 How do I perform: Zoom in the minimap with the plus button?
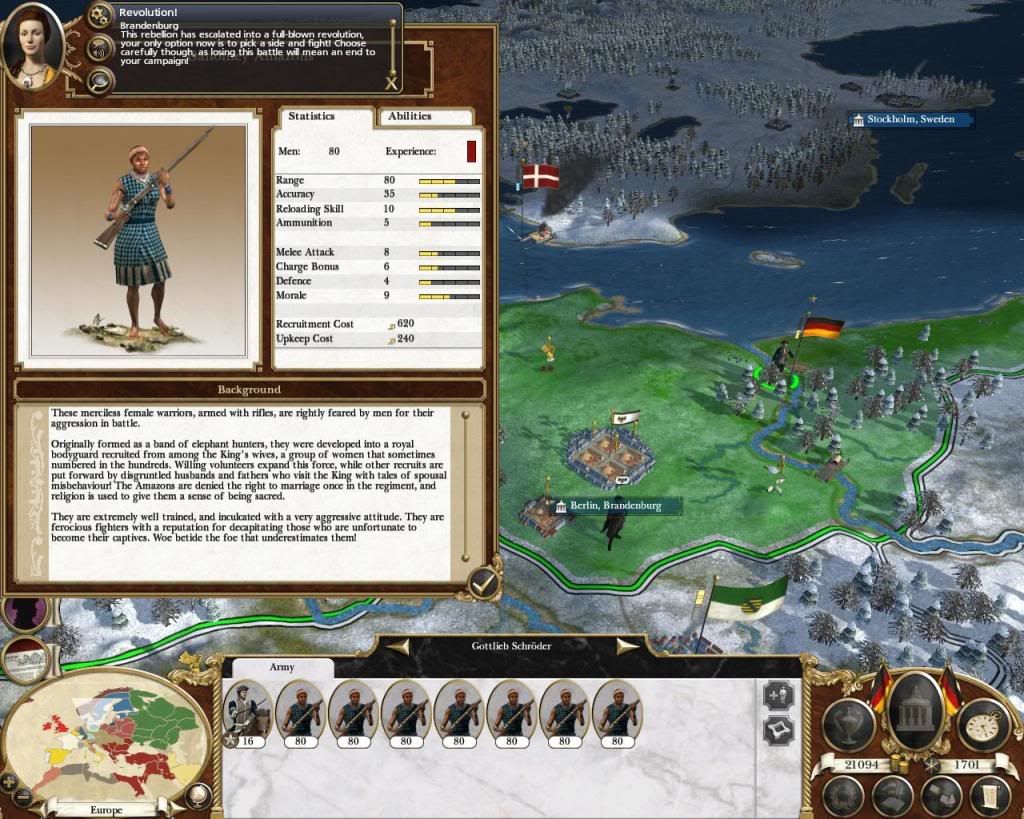(9, 783)
